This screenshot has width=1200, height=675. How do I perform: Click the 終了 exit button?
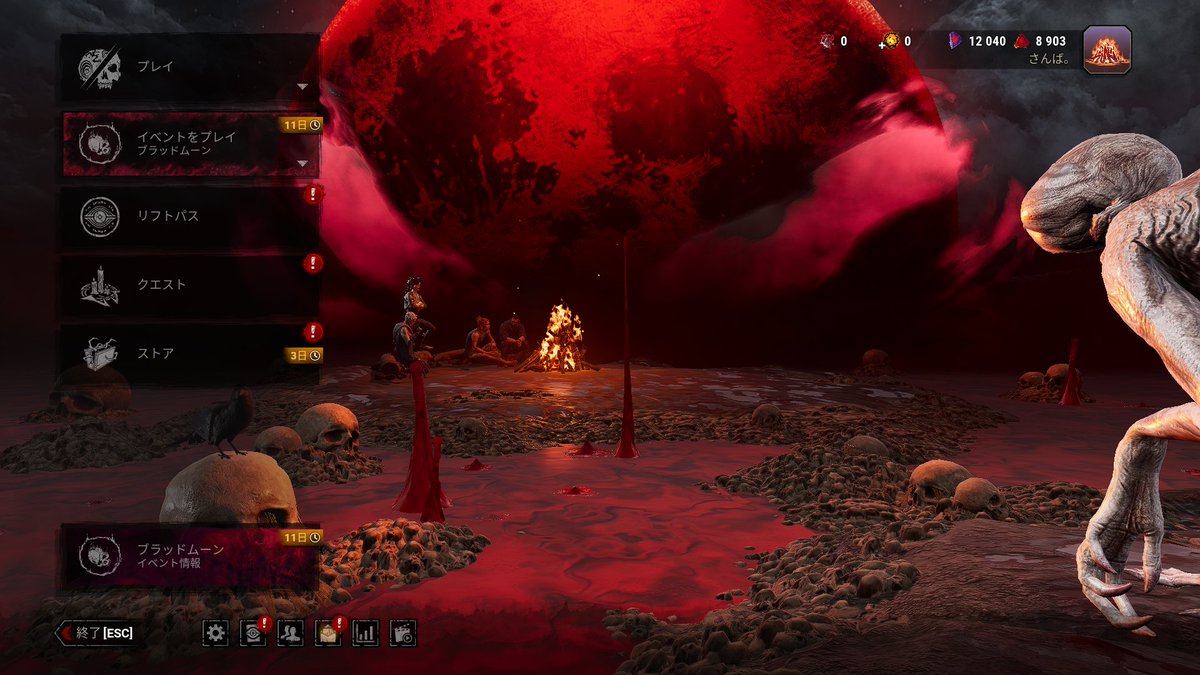point(96,633)
